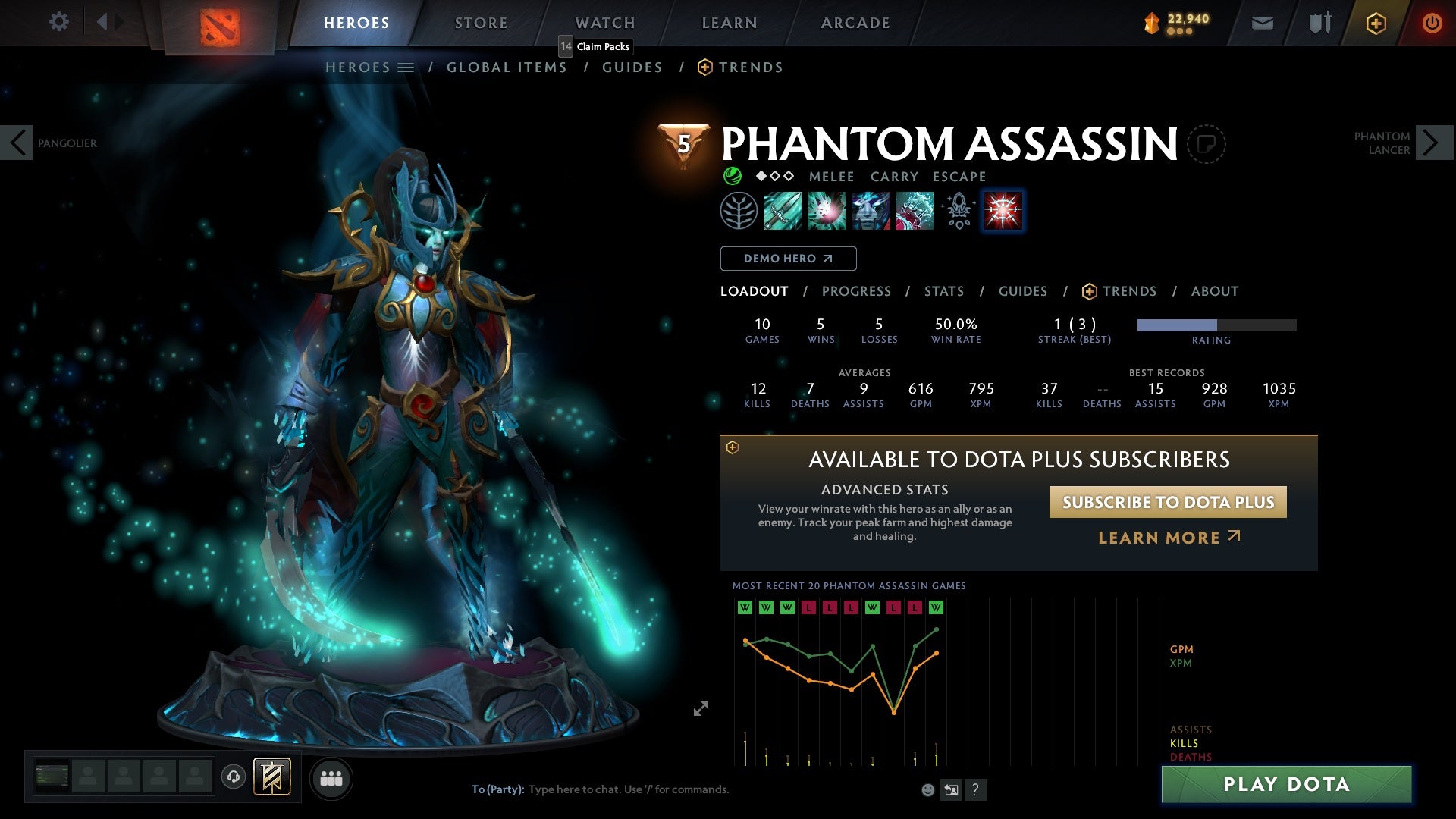Click SUBSCRIBE TO DOTA PLUS
Viewport: 1456px width, 819px height.
click(1167, 501)
